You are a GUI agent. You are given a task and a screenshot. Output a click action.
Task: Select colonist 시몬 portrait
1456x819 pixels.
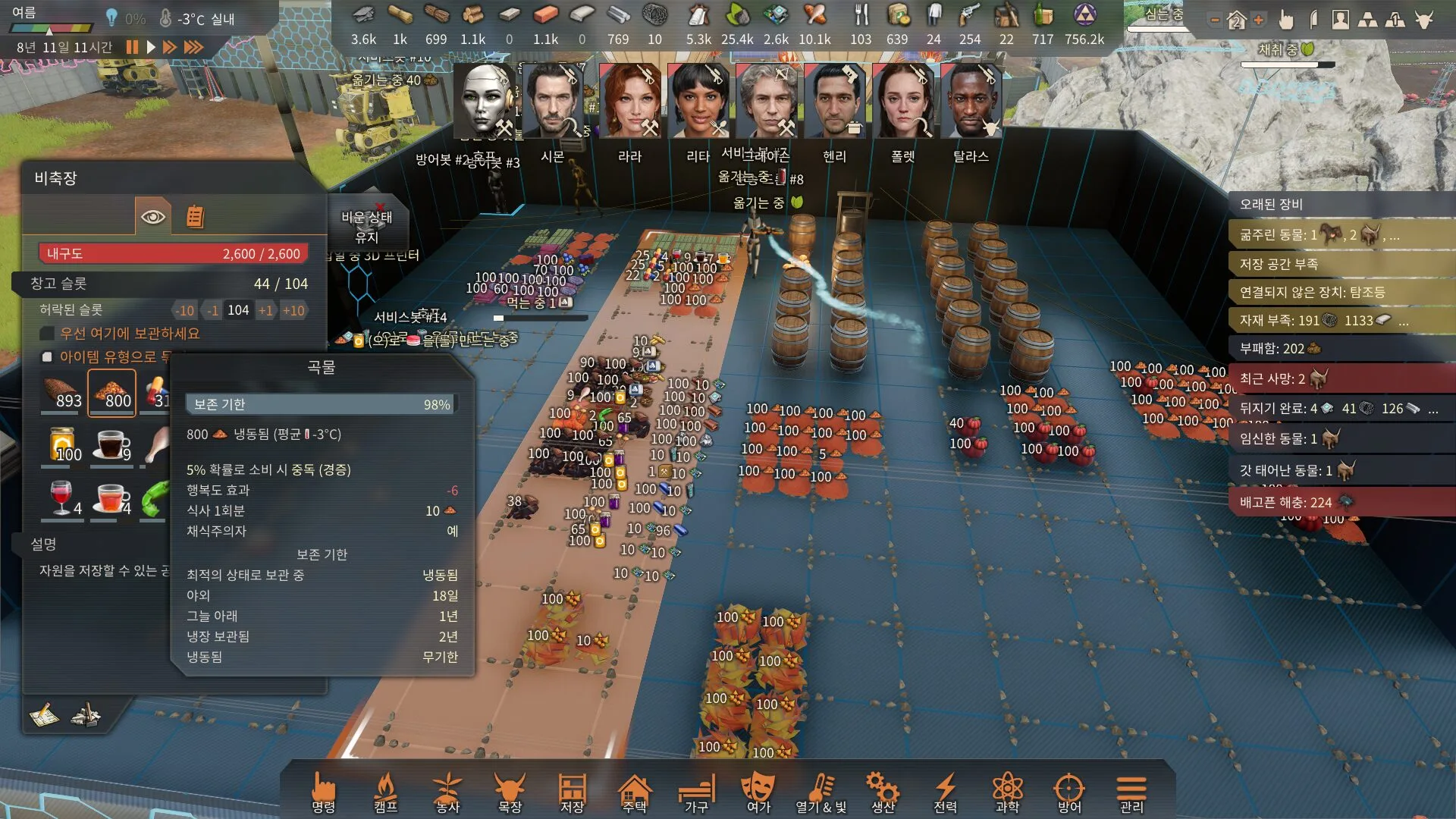(x=552, y=101)
